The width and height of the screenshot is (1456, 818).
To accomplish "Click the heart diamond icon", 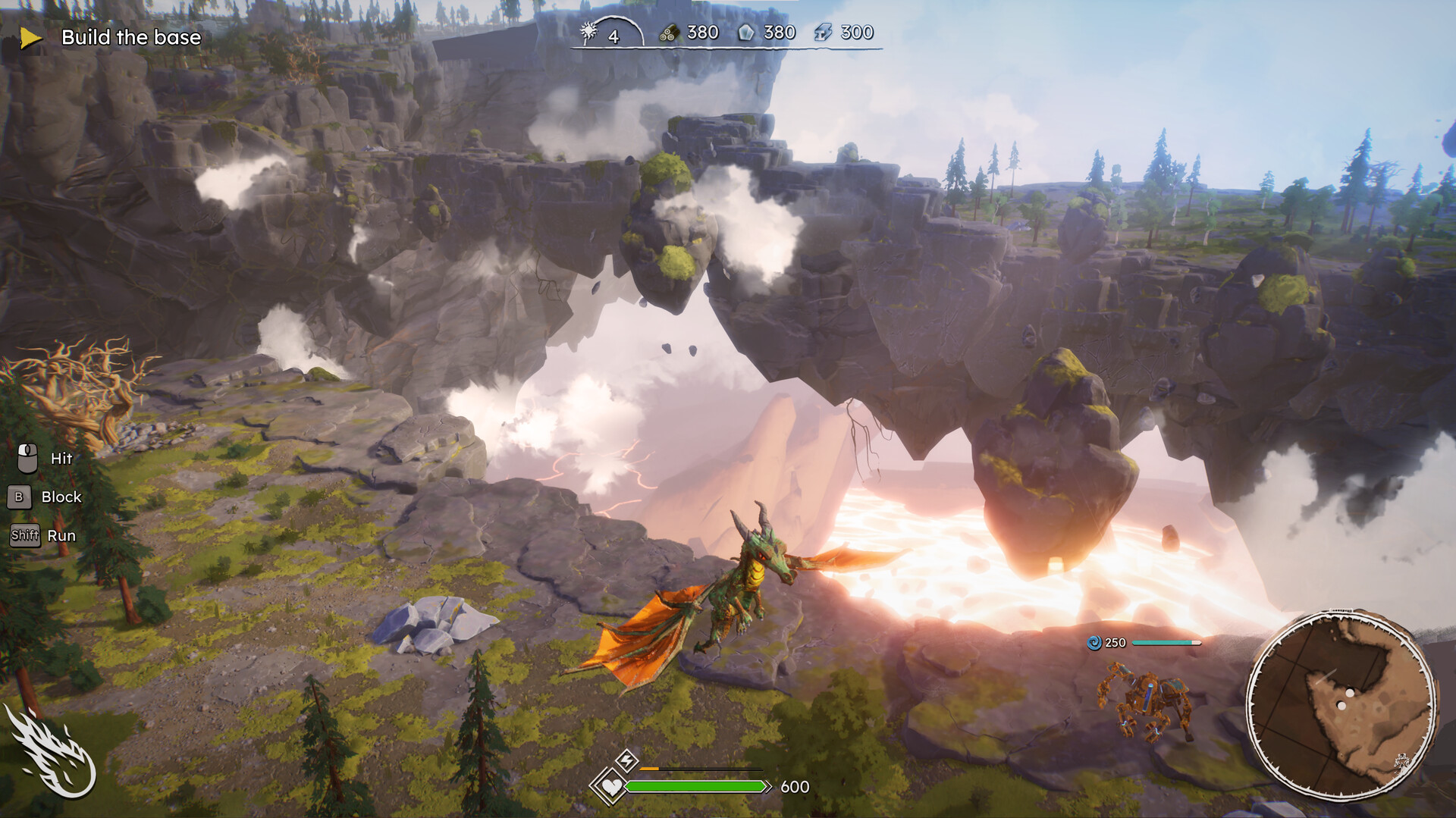I will coord(610,786).
